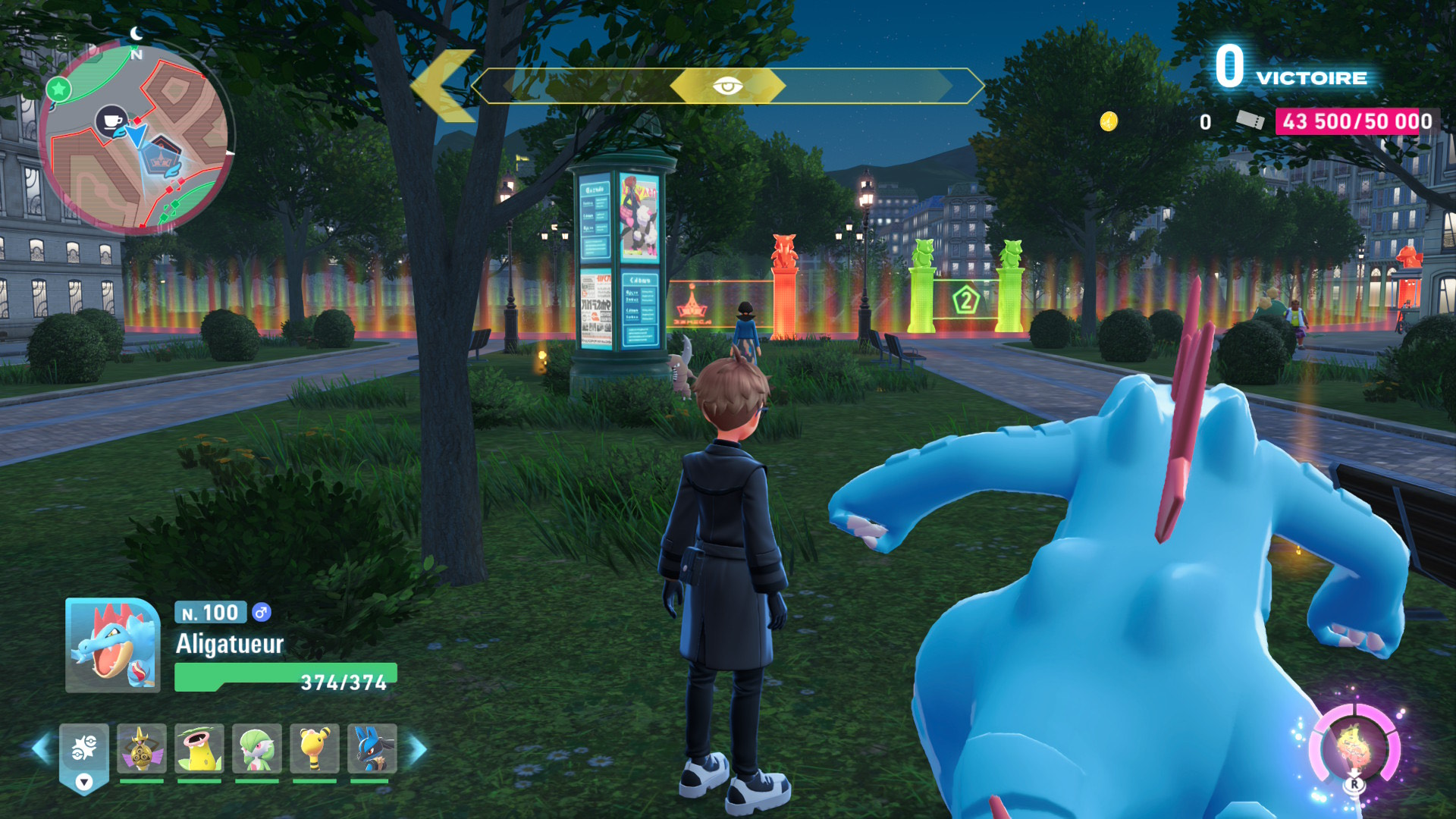The width and height of the screenshot is (1456, 819).
Task: Activate the Mega Evolution gauge icon
Action: tap(1354, 748)
